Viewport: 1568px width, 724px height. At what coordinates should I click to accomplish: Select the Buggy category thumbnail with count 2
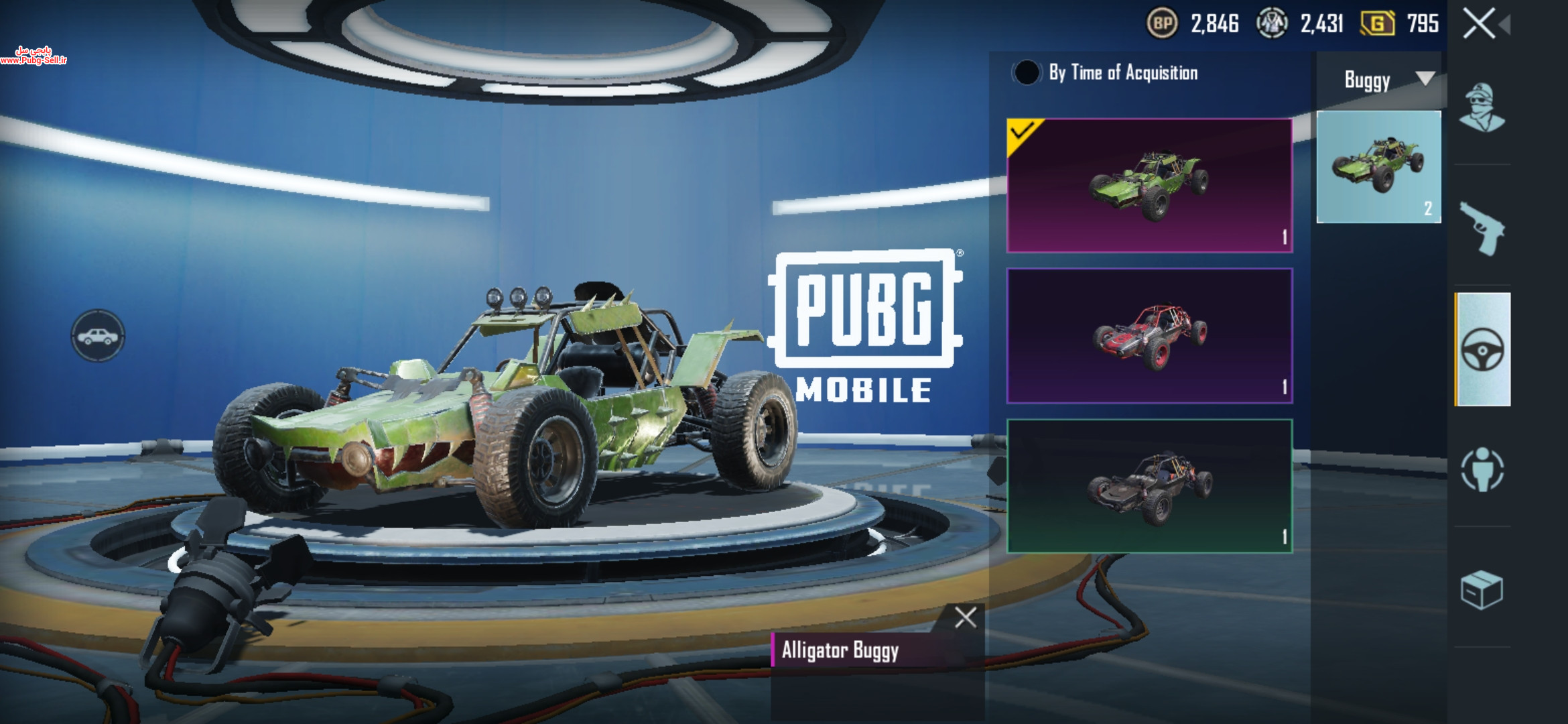1378,167
